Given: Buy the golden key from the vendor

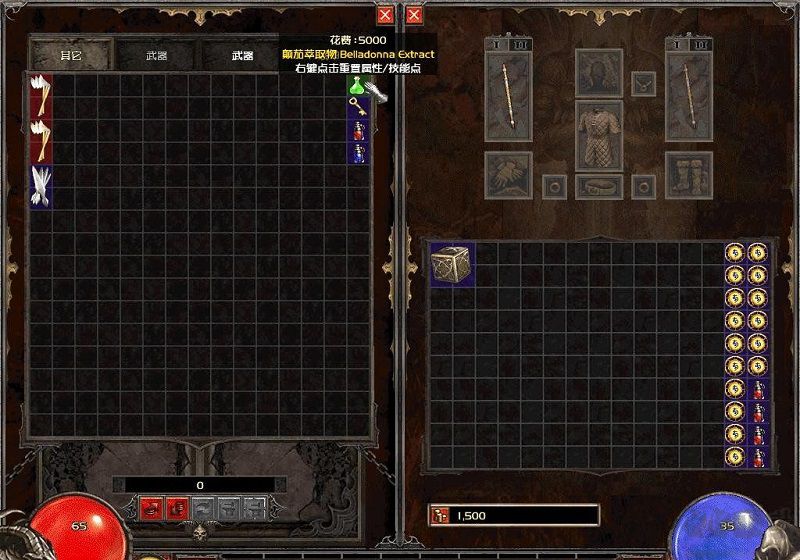Looking at the screenshot, I should point(355,107).
